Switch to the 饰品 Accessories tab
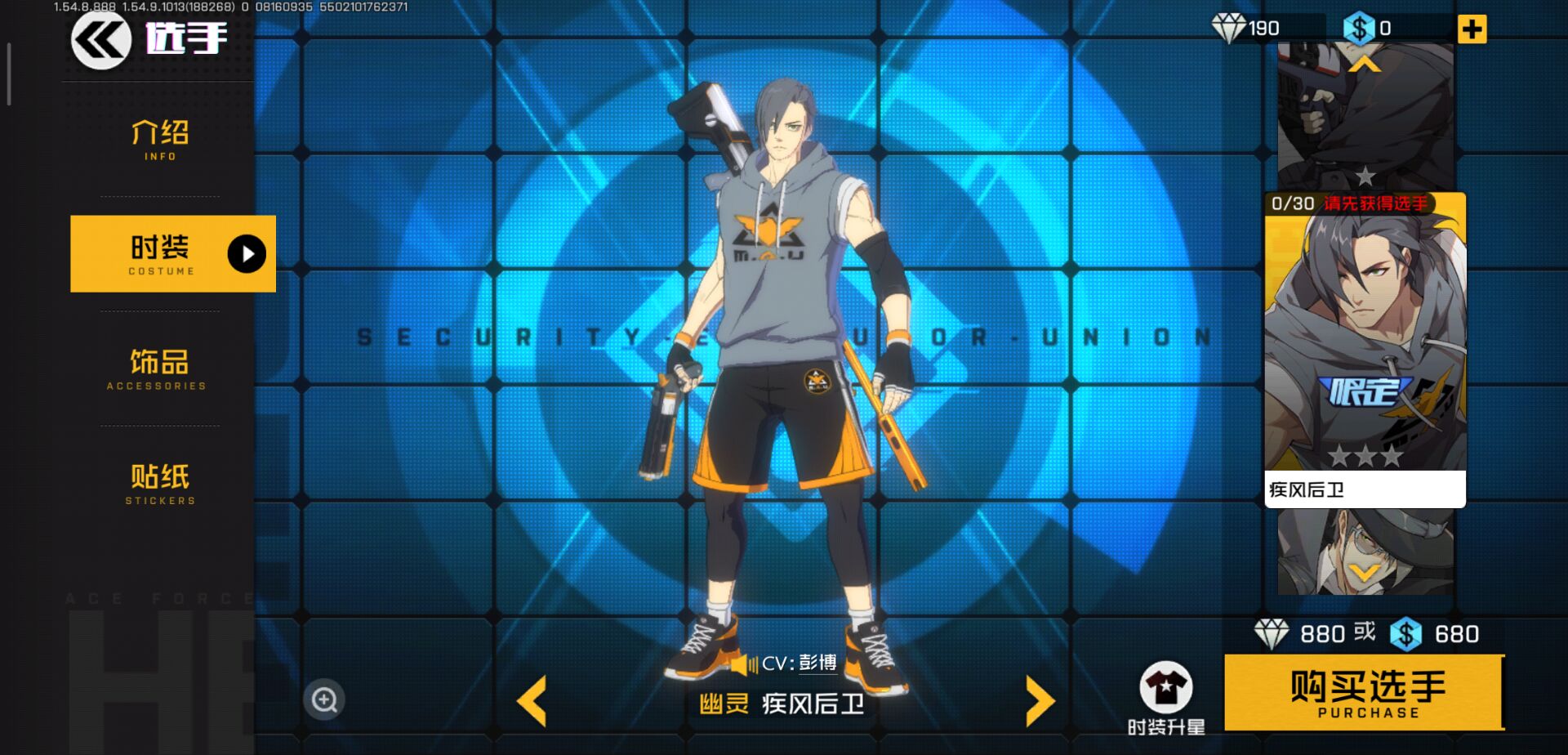The width and height of the screenshot is (1568, 755). tap(158, 369)
